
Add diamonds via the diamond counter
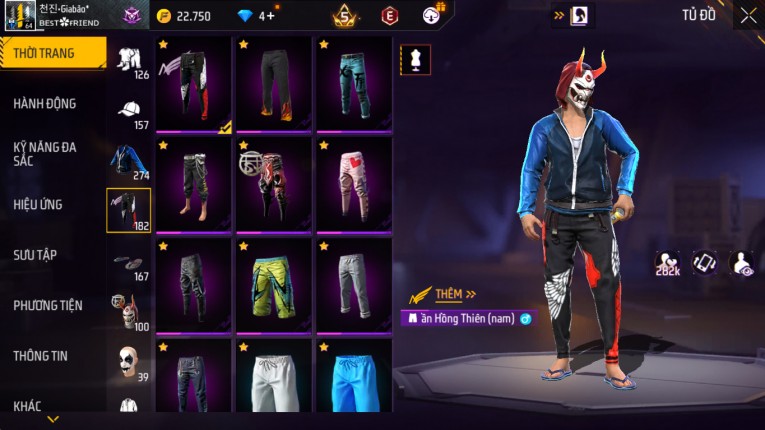[x=265, y=15]
